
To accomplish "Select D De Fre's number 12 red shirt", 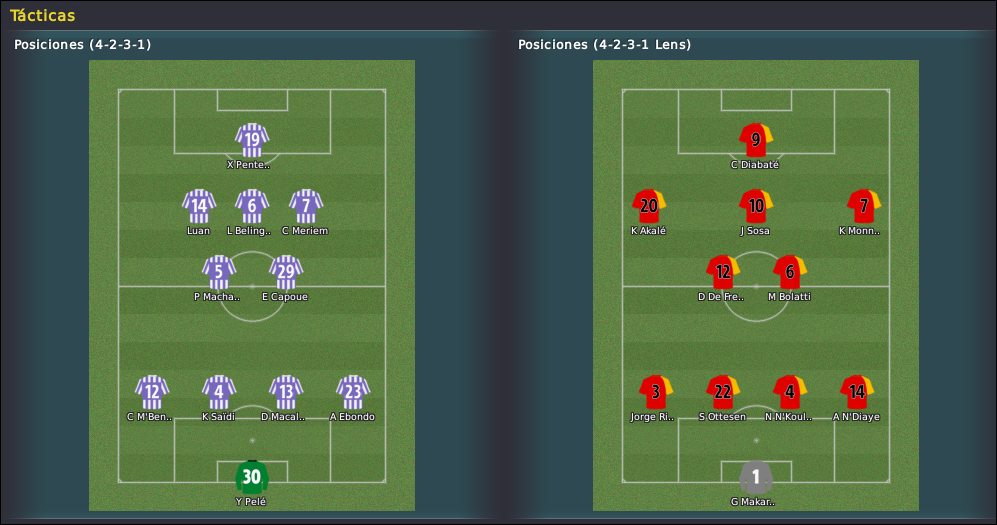I will click(x=723, y=272).
